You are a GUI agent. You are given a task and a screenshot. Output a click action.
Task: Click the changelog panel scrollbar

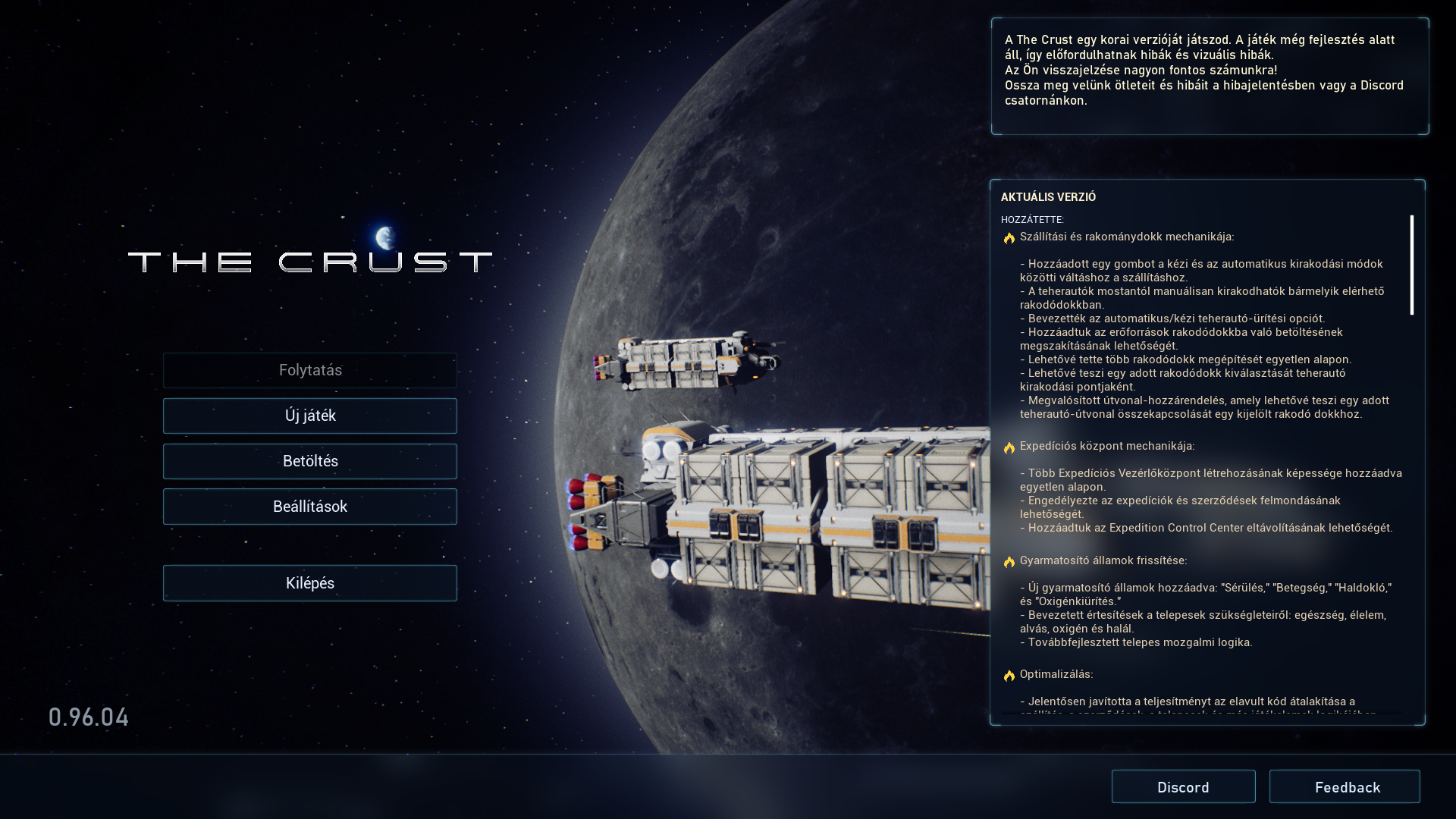click(x=1411, y=265)
